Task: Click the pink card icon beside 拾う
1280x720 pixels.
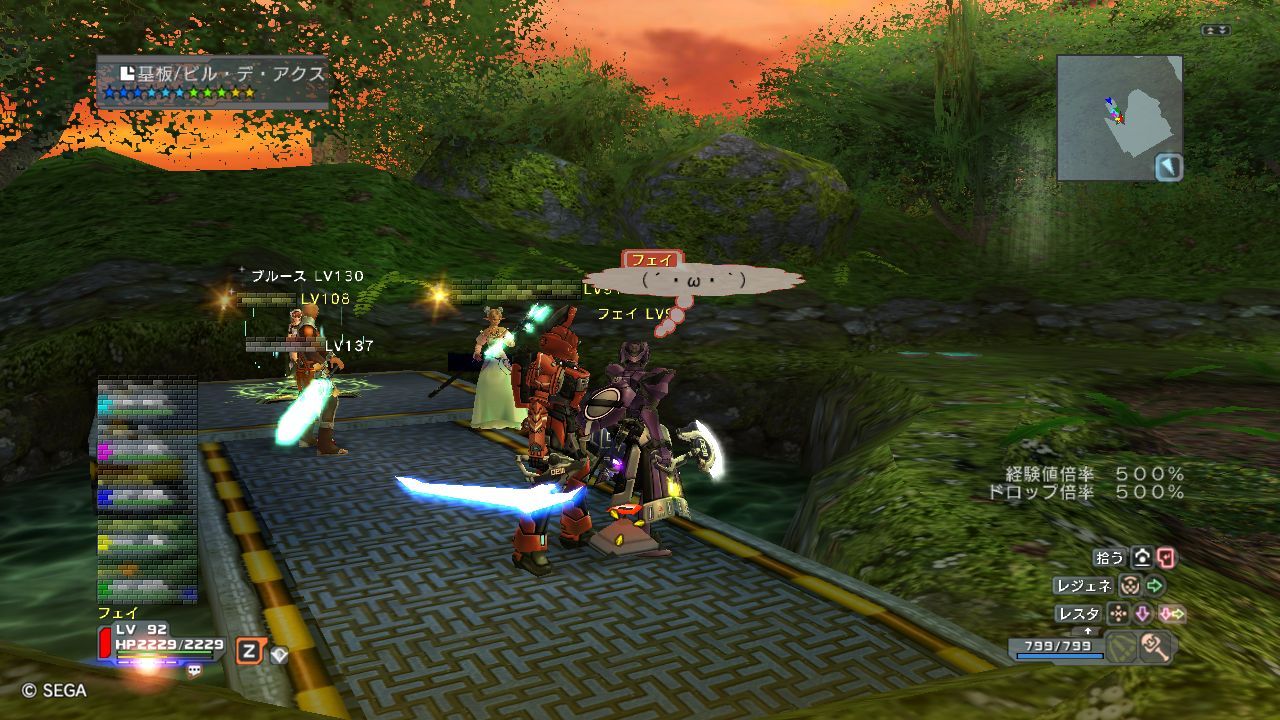Action: coord(1166,558)
